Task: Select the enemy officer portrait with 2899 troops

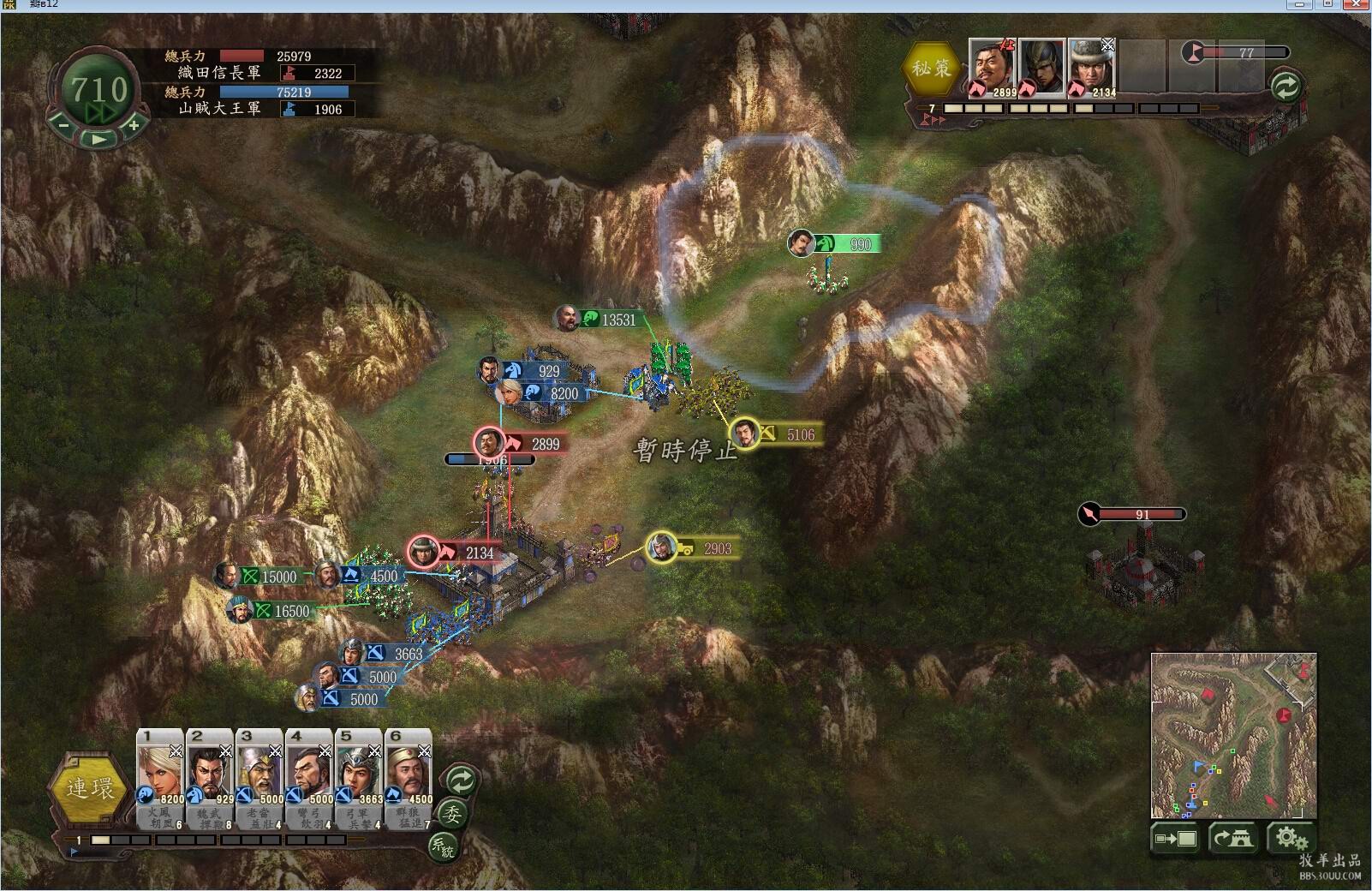Action: (x=993, y=69)
